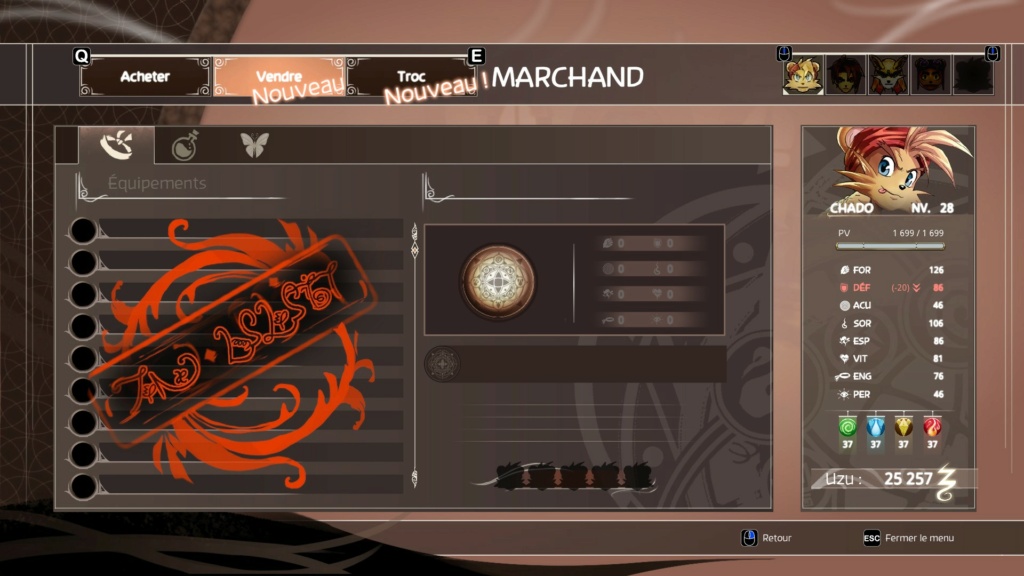Click the Retour back button
1024x576 pixels.
pos(766,538)
